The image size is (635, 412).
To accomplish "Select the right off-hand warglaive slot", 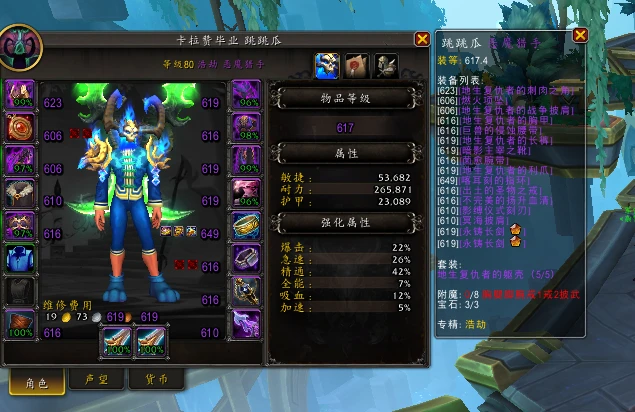I will 152,342.
